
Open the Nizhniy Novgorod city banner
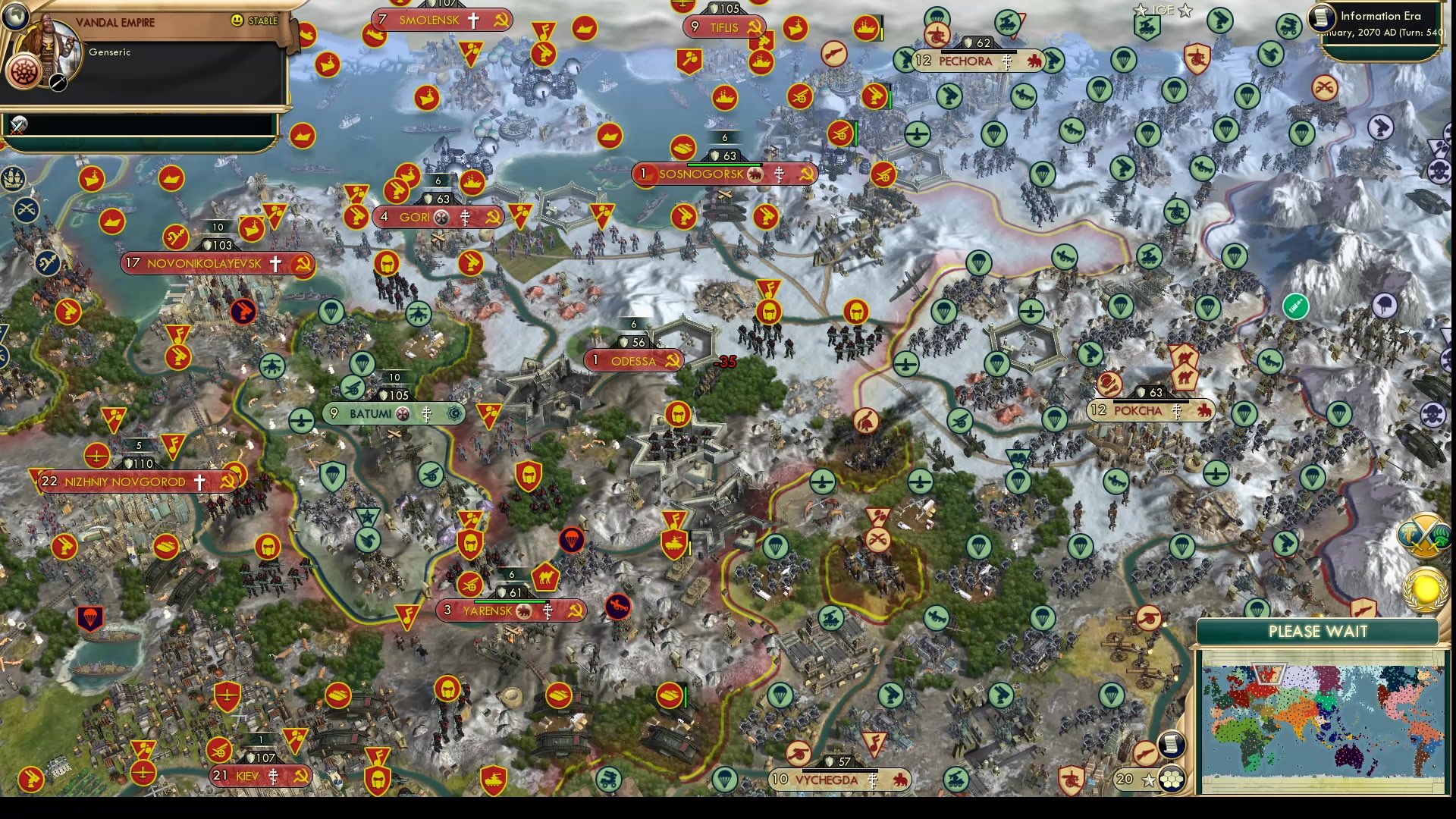[125, 481]
